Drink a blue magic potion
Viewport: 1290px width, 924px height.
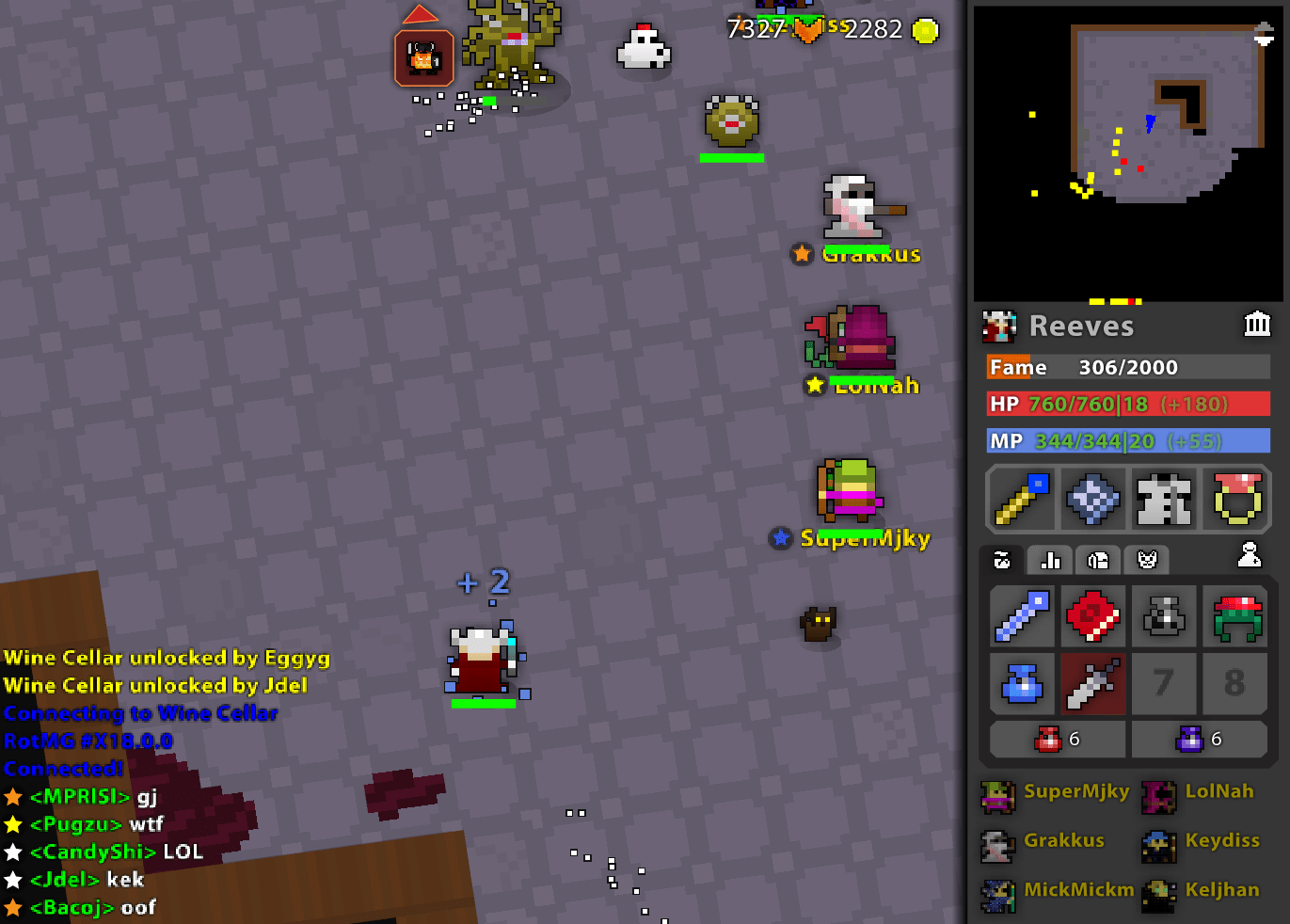1197,740
